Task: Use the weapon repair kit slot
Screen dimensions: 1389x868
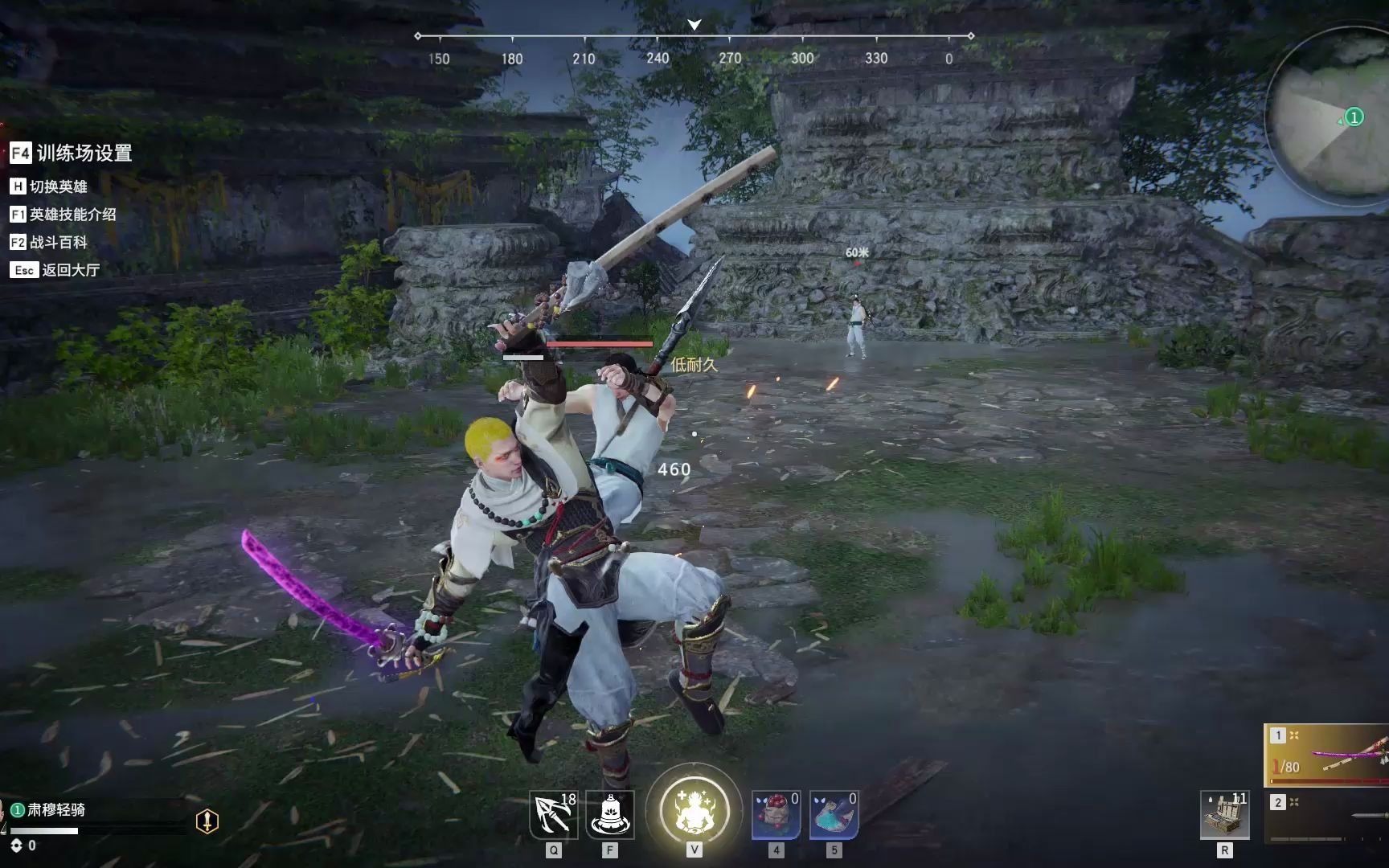Action: 1224,815
